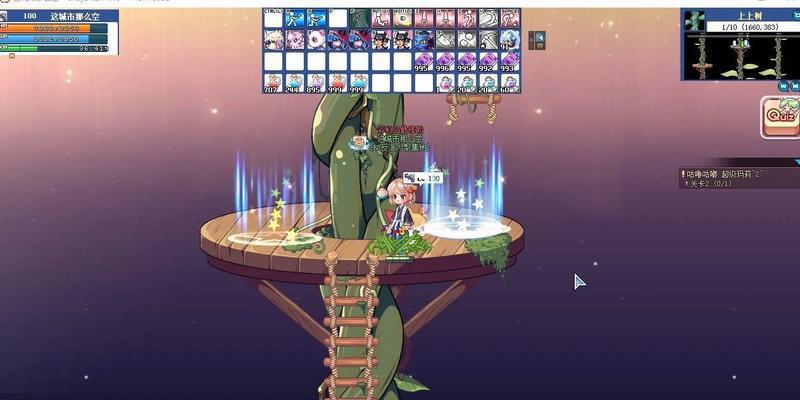Viewport: 800px width, 400px height.
Task: Toggle the small button right of the hotbar
Action: (x=539, y=40)
